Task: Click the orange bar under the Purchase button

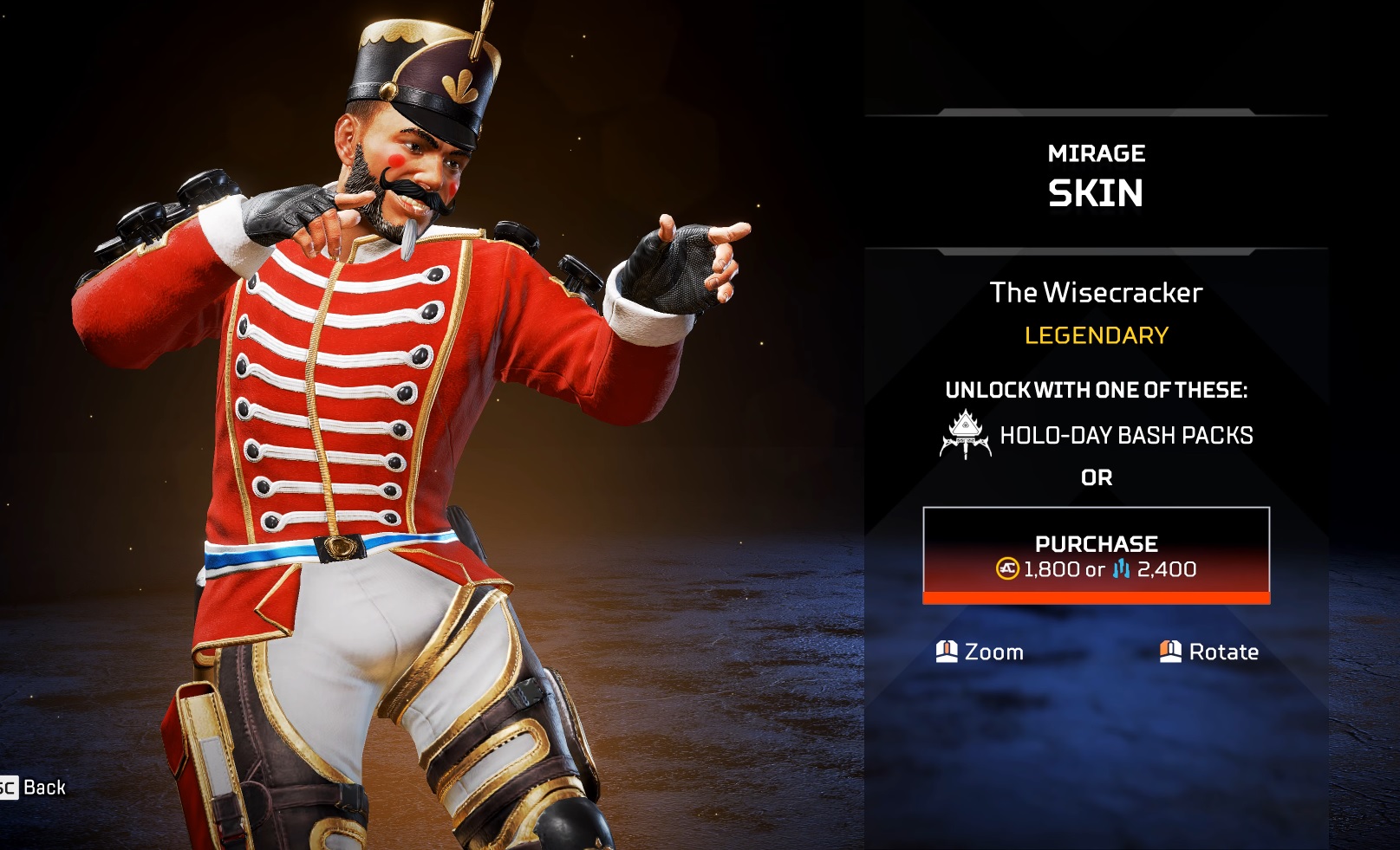Action: point(1097,597)
